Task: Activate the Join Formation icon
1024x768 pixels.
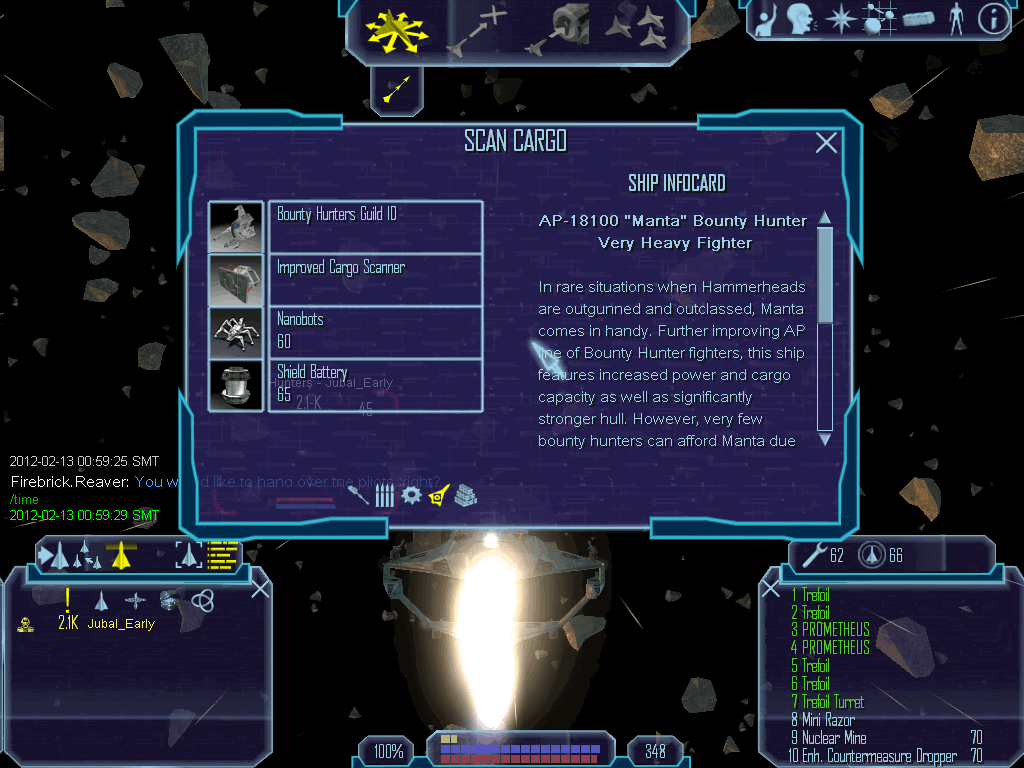Action: 637,28
